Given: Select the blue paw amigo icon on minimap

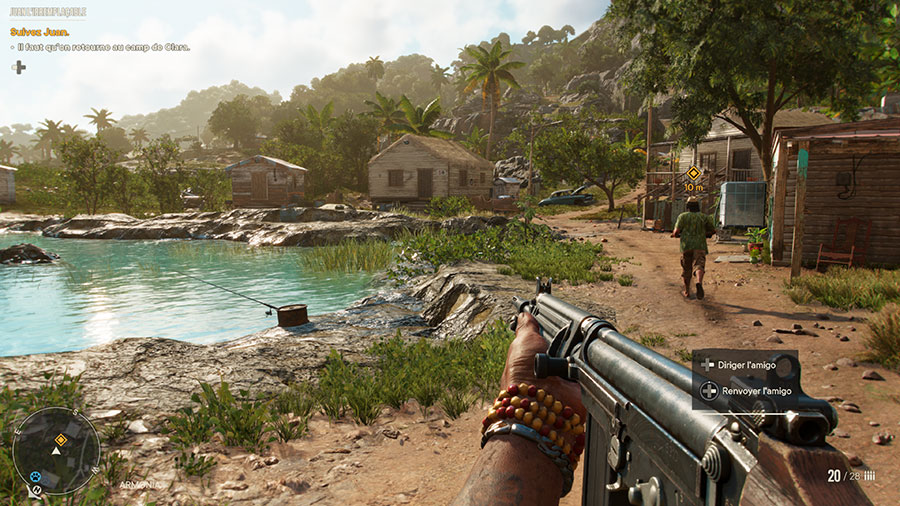Looking at the screenshot, I should pos(36,477).
